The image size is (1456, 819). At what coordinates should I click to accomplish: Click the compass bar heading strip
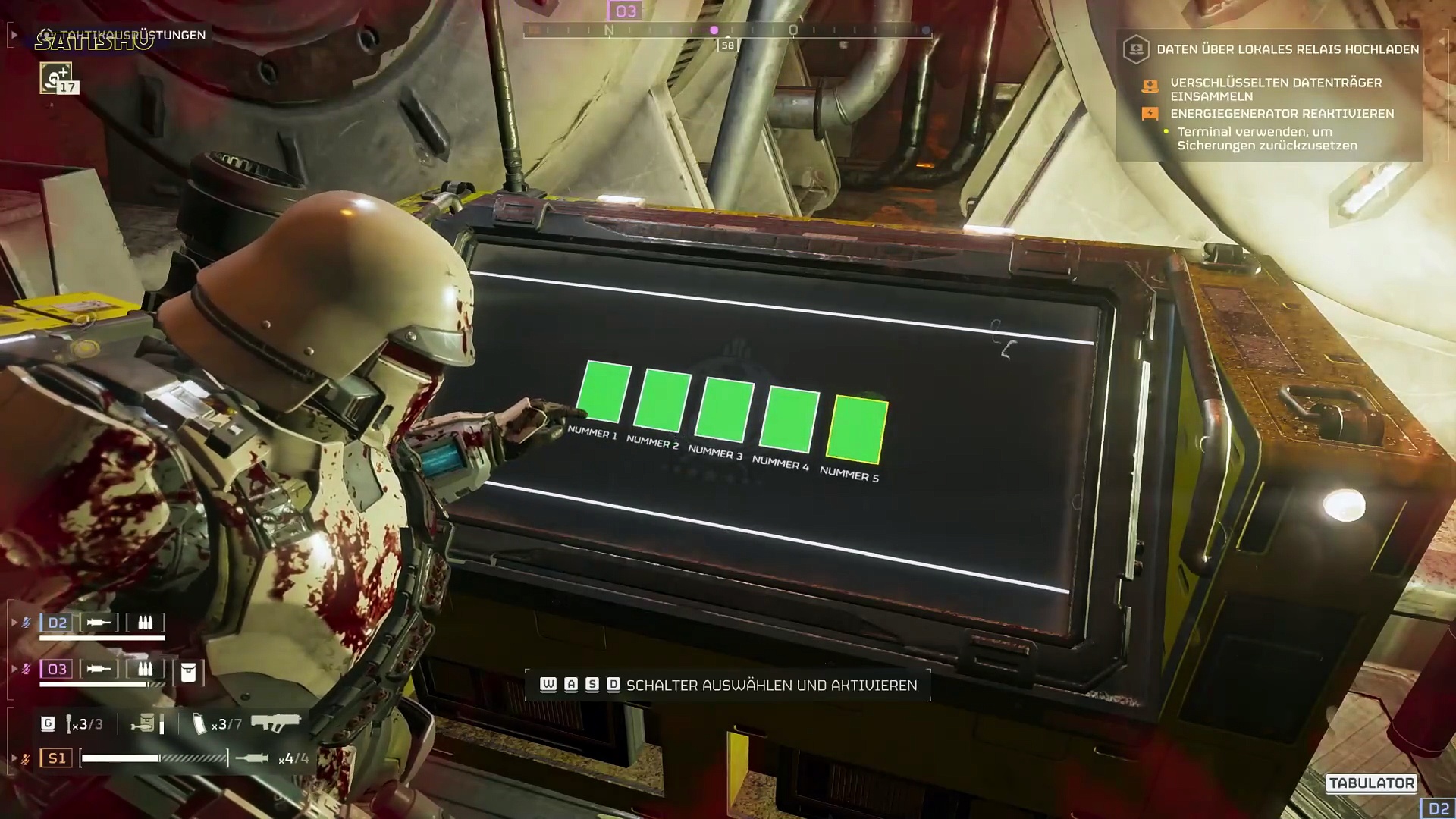(x=726, y=31)
